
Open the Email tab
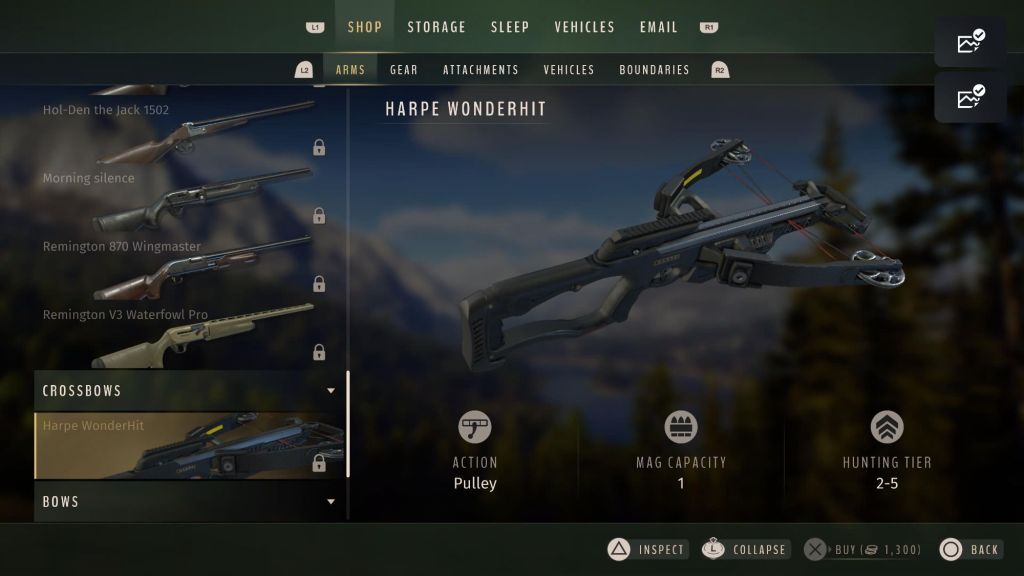[658, 27]
